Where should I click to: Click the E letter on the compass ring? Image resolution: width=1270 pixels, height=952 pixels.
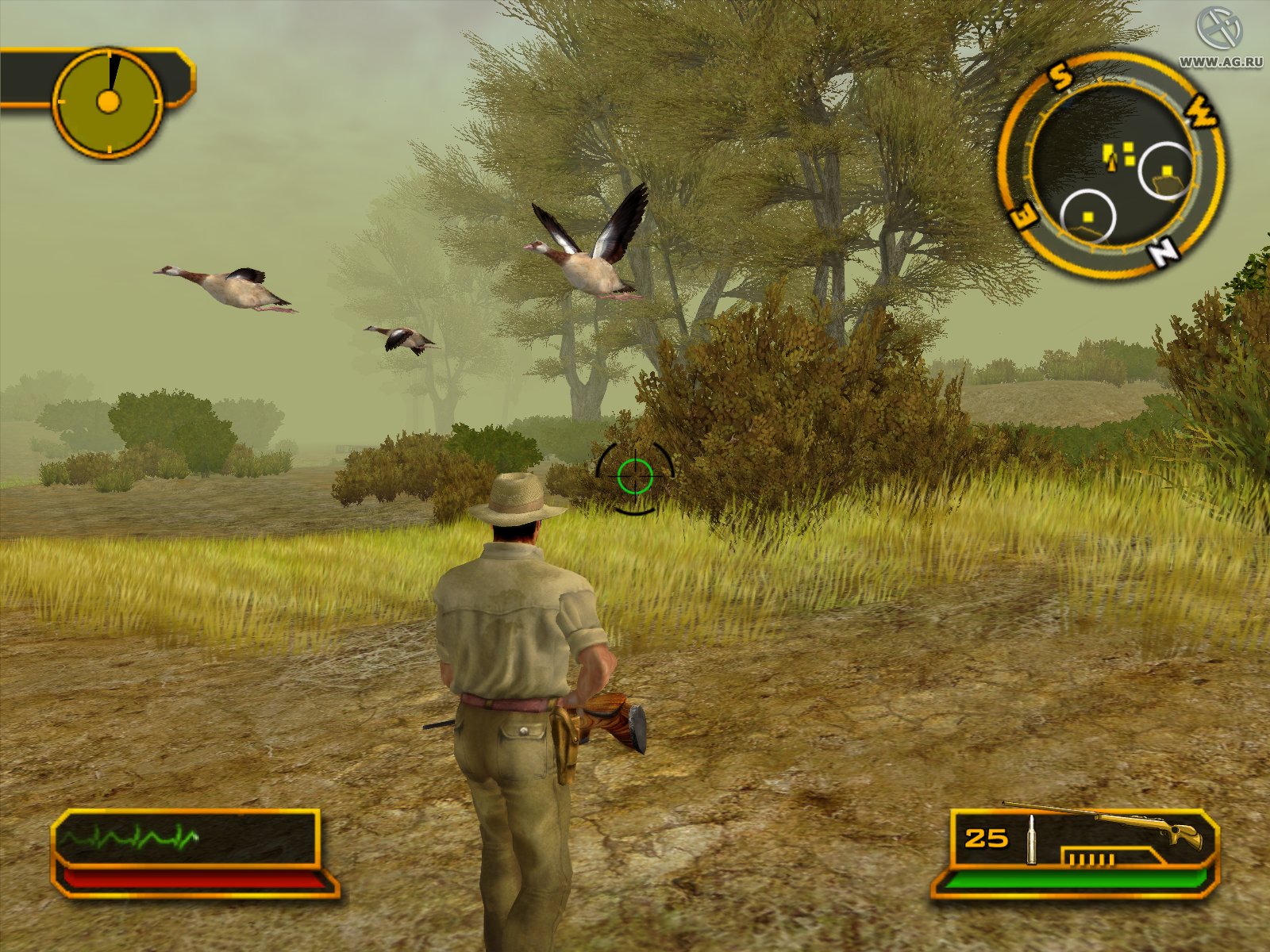1023,215
